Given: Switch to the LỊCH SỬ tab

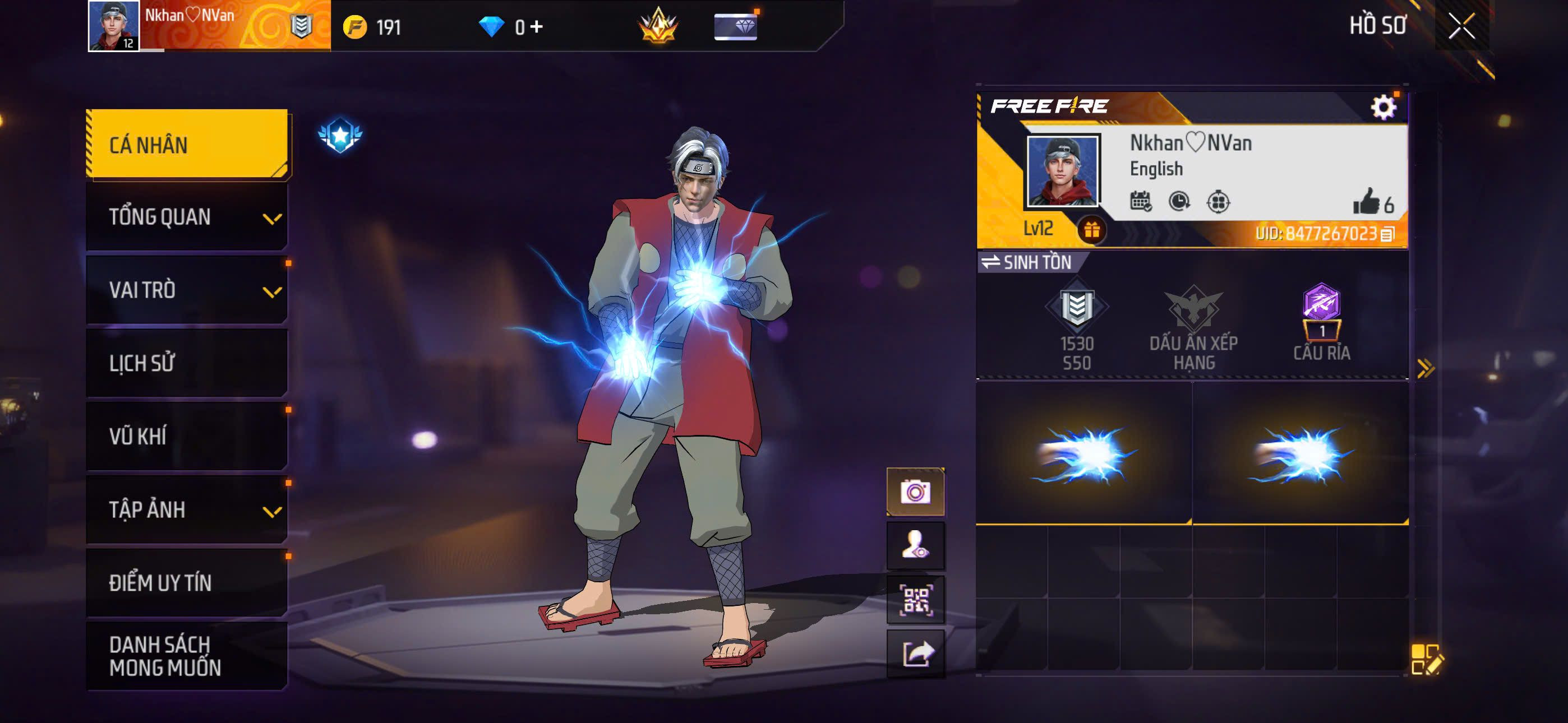Looking at the screenshot, I should (x=186, y=363).
